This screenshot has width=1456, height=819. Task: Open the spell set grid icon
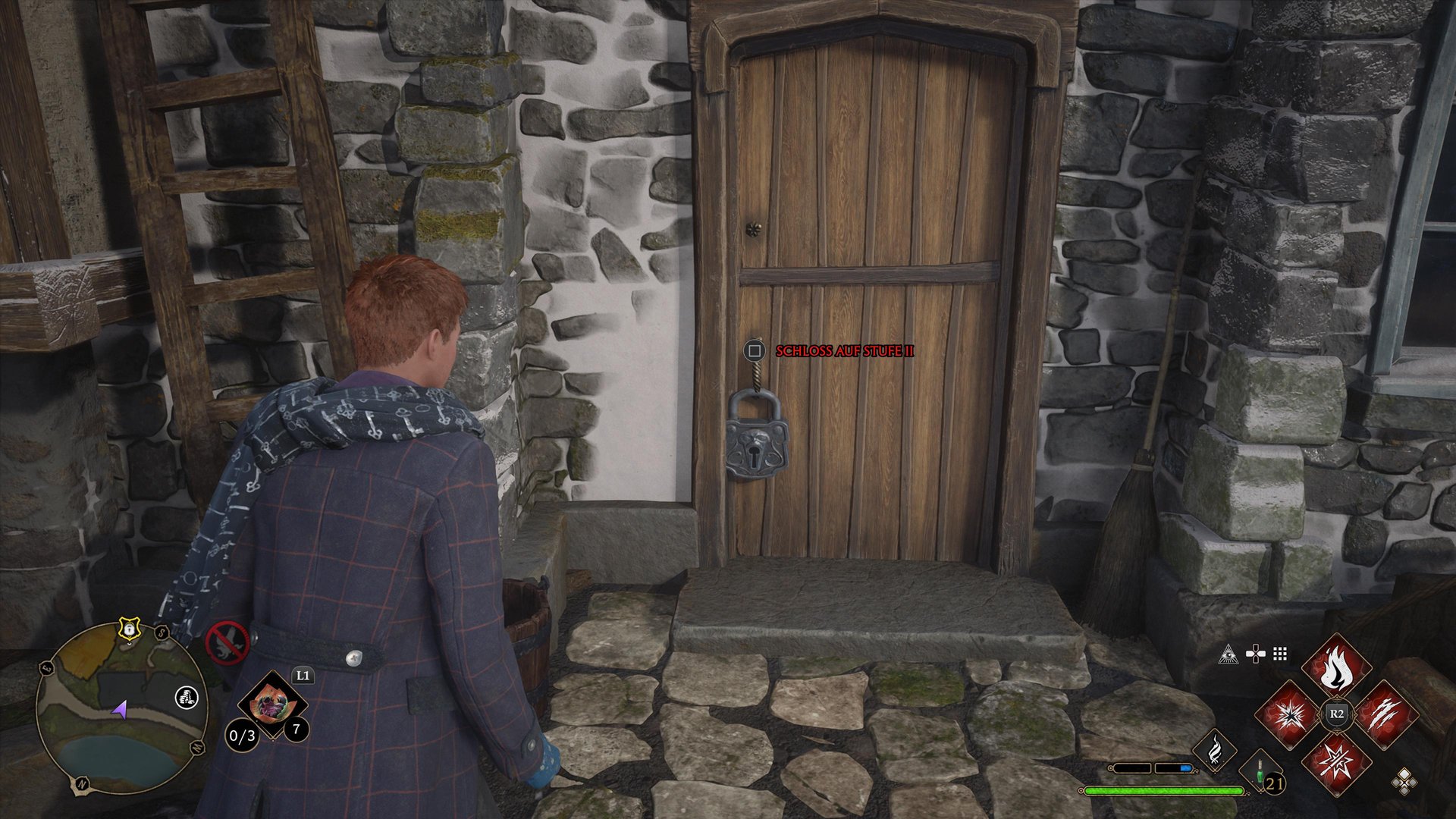[x=1280, y=654]
